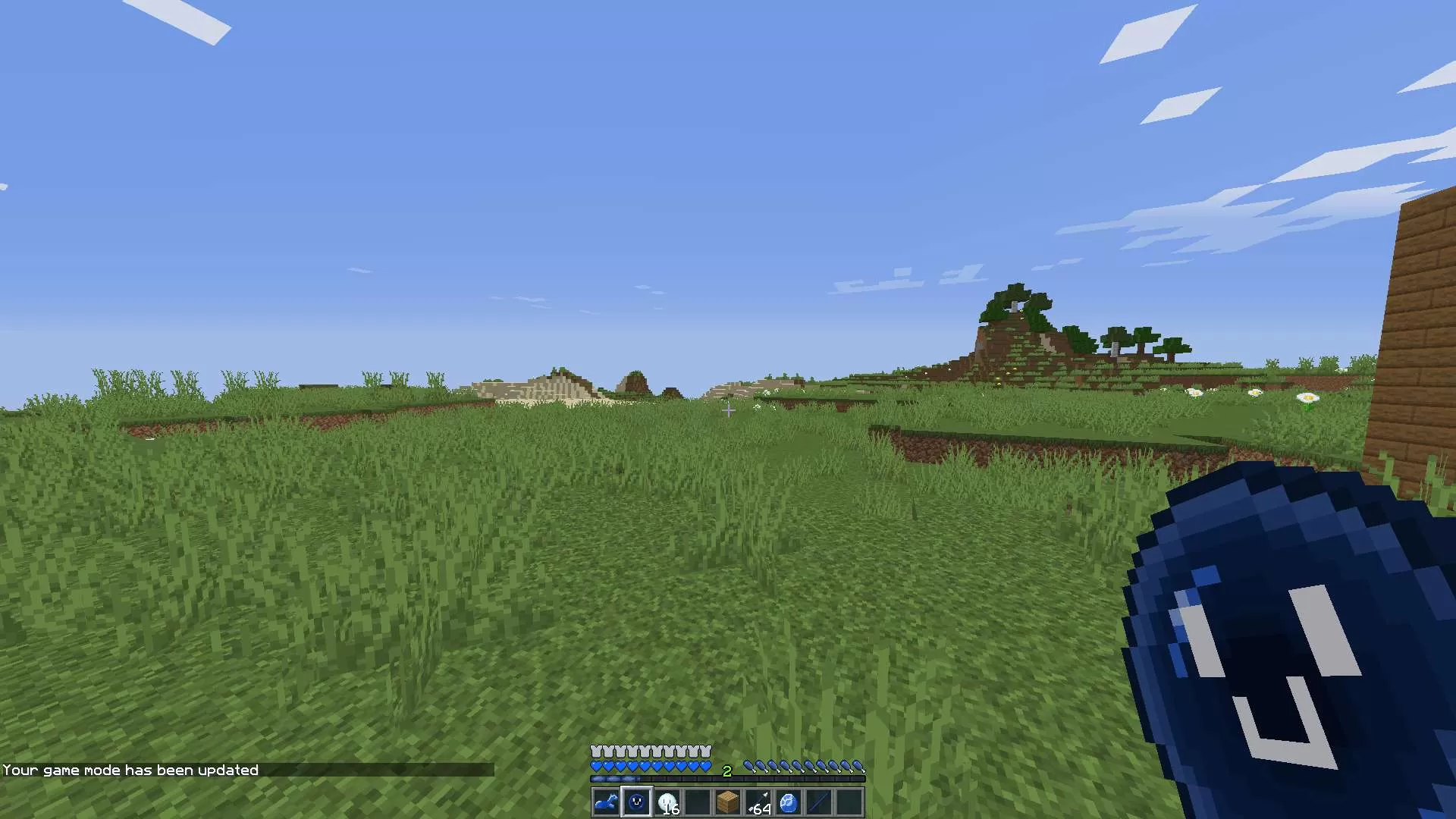Select the oak planks hotbar slot
Viewport: 1456px width, 819px height.
point(730,802)
